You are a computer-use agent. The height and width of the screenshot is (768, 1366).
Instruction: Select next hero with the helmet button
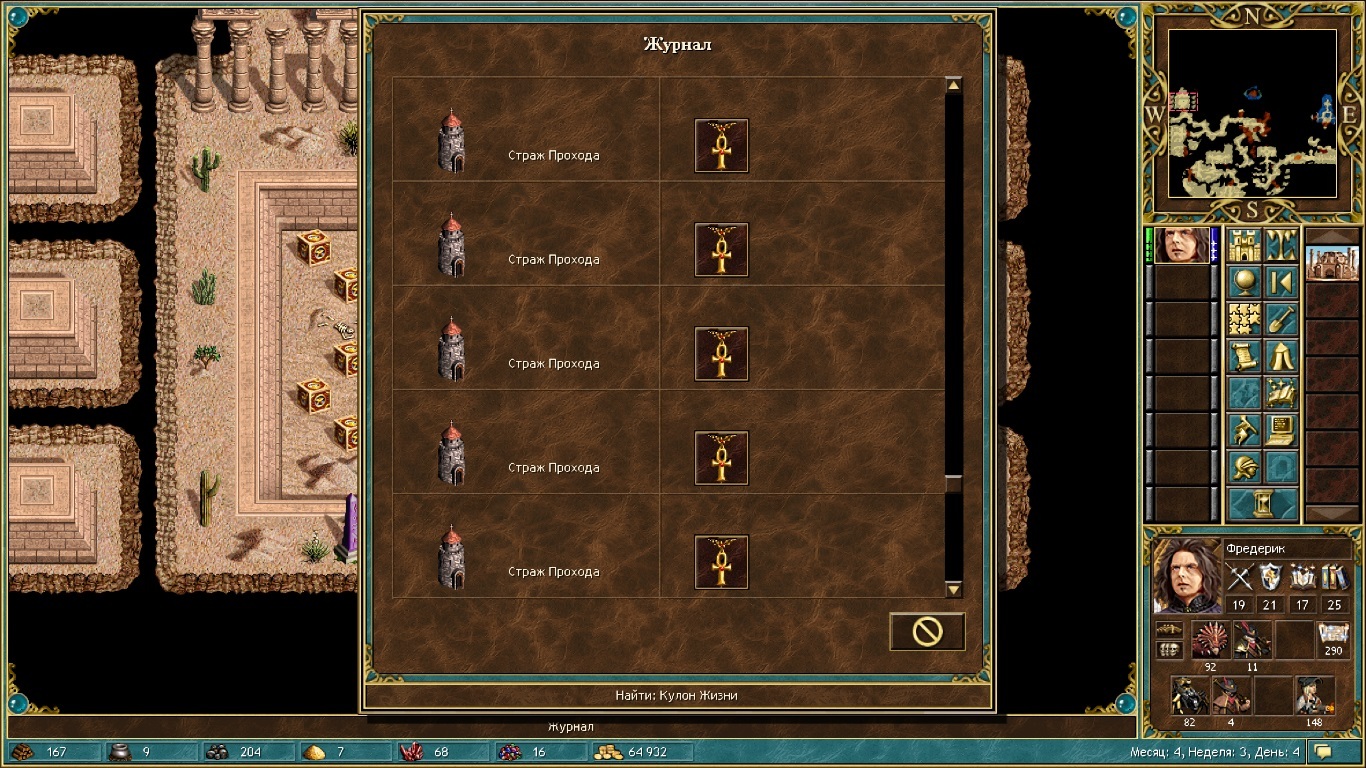[1244, 467]
